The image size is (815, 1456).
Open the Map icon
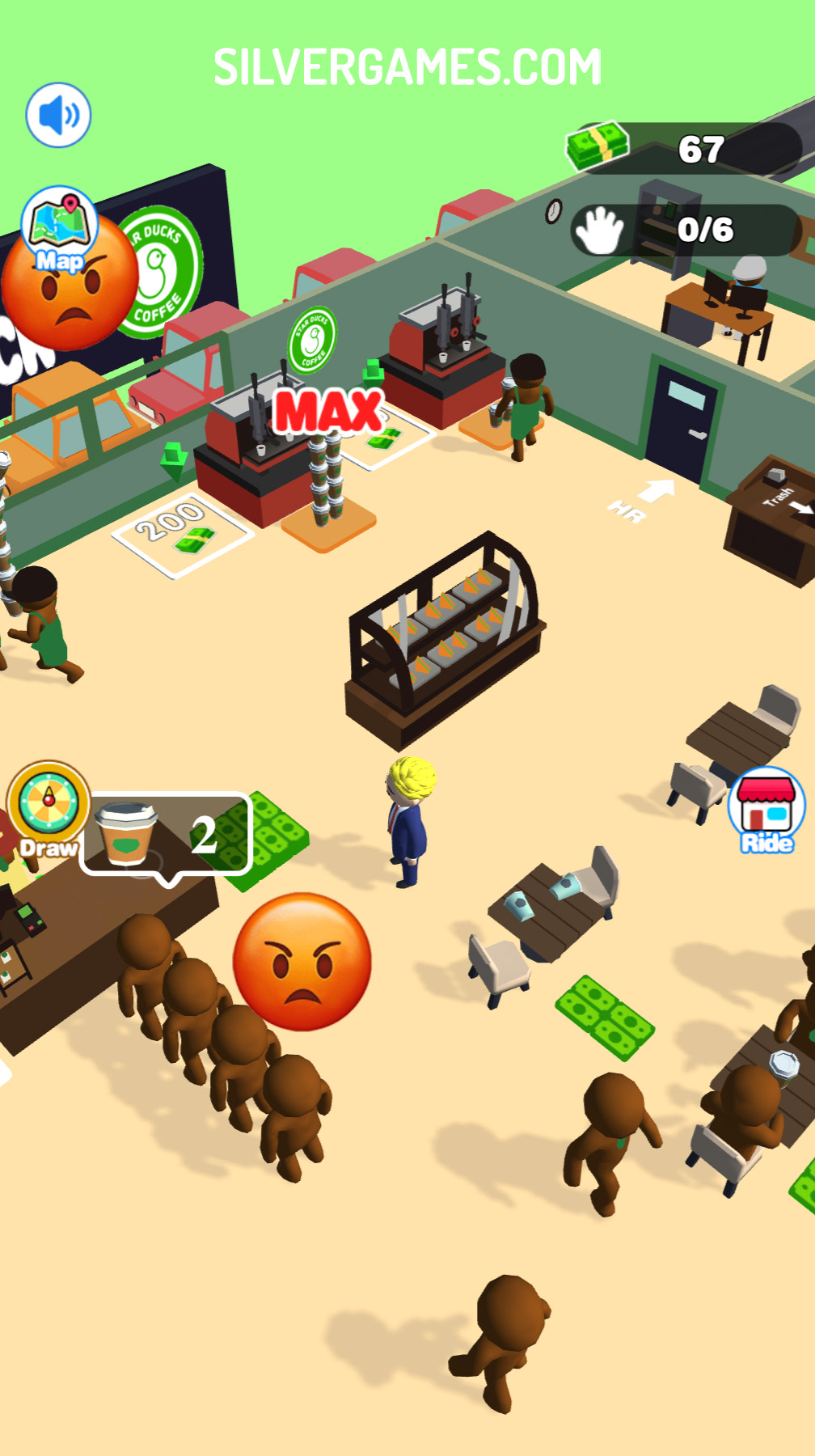[59, 227]
